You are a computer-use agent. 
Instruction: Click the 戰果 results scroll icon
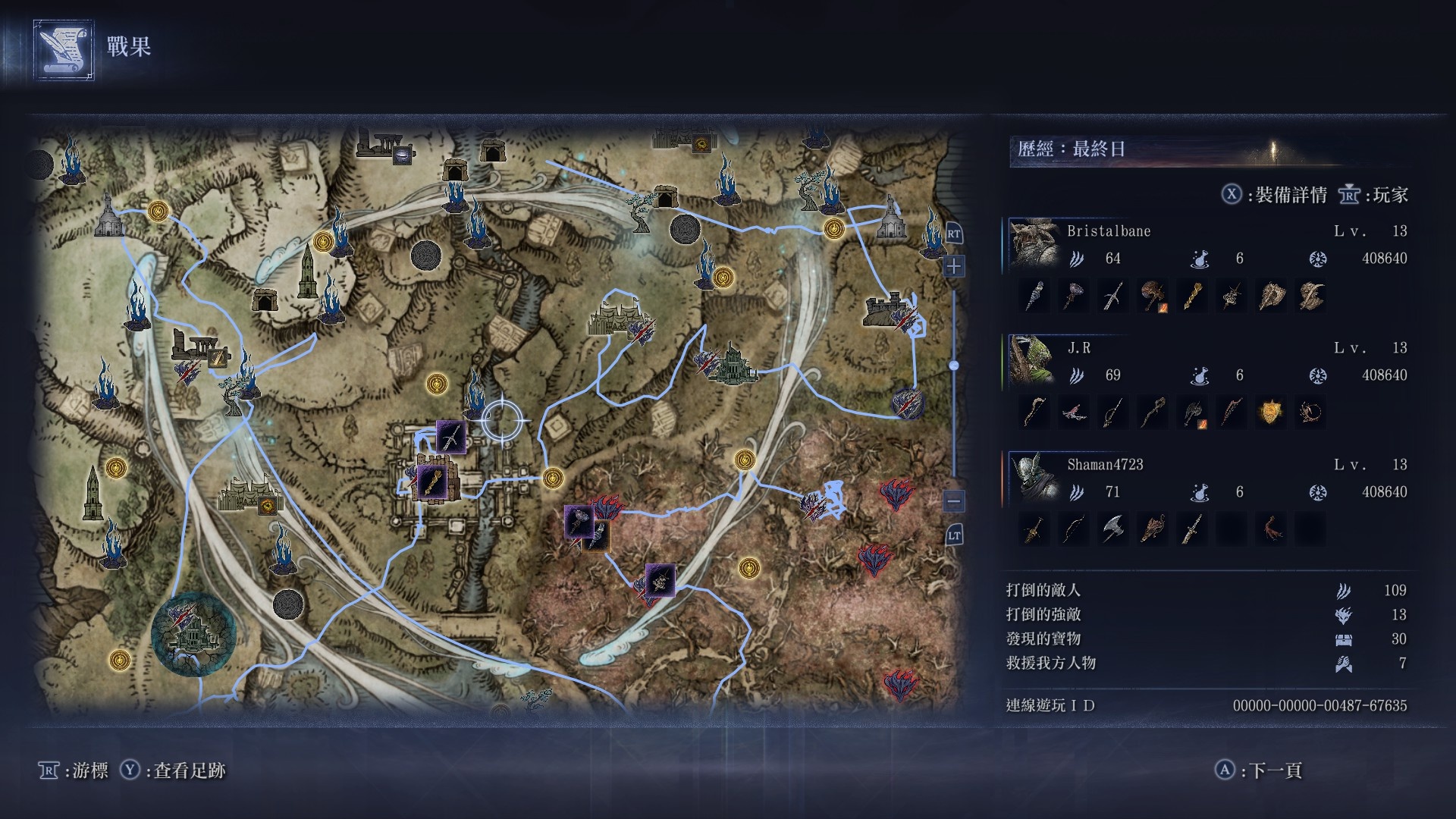(x=64, y=50)
